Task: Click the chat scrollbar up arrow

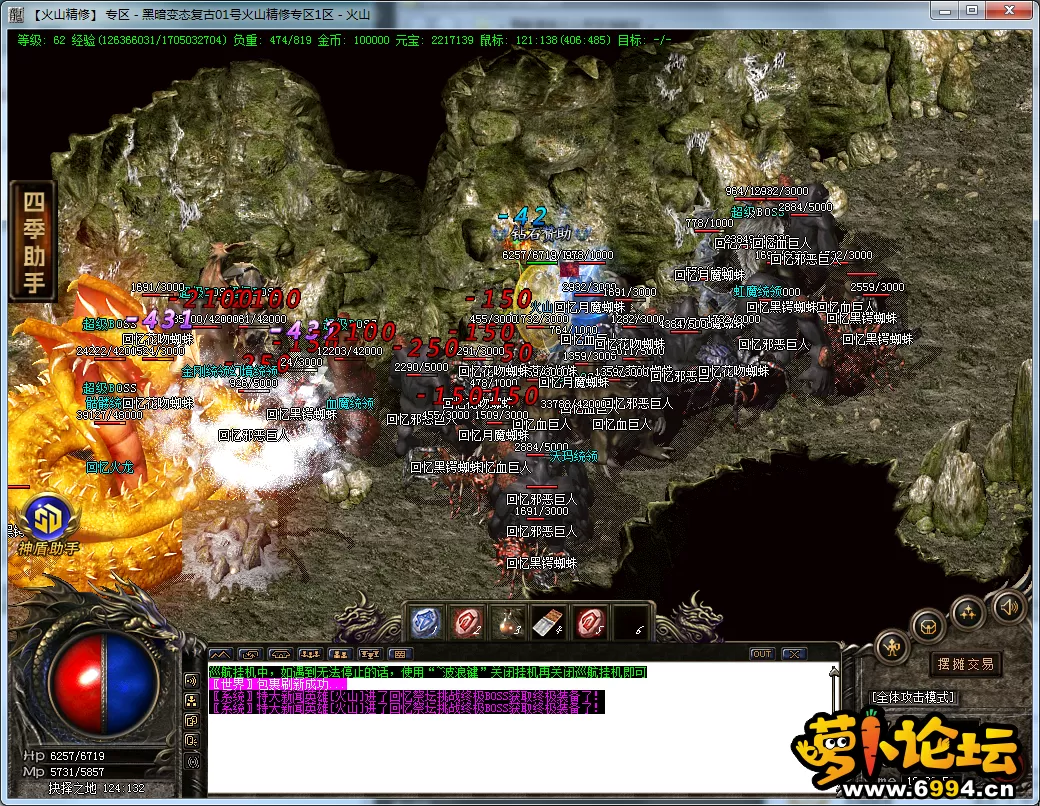Action: point(833,672)
